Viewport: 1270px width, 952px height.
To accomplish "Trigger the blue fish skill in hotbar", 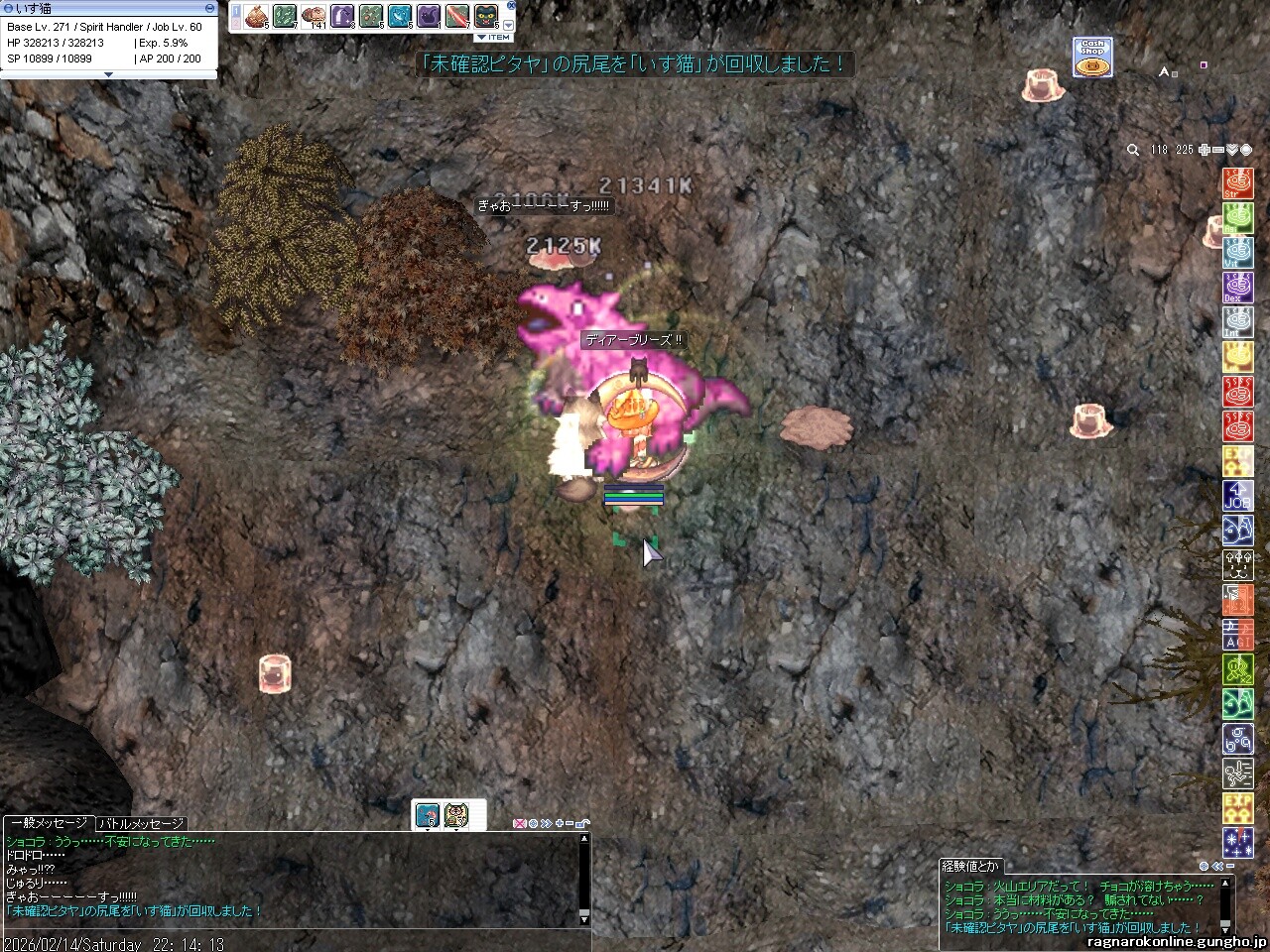I will pyautogui.click(x=400, y=16).
